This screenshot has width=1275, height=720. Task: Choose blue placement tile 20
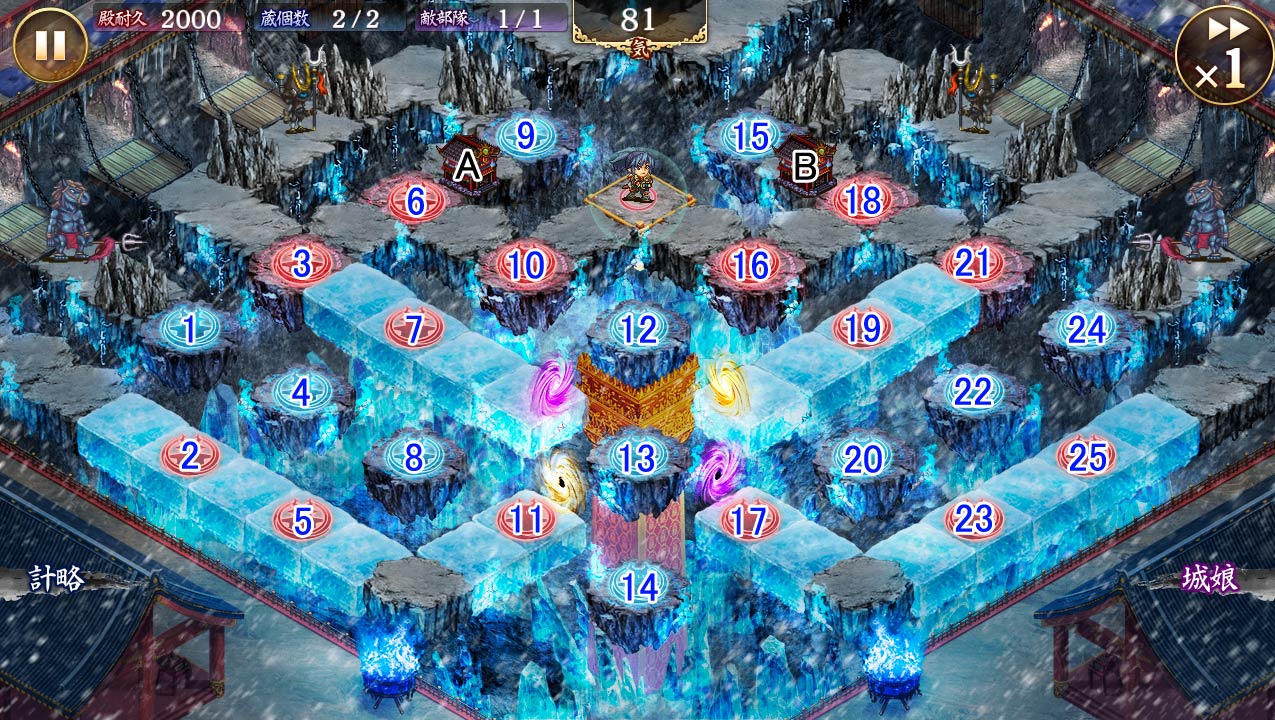point(862,458)
